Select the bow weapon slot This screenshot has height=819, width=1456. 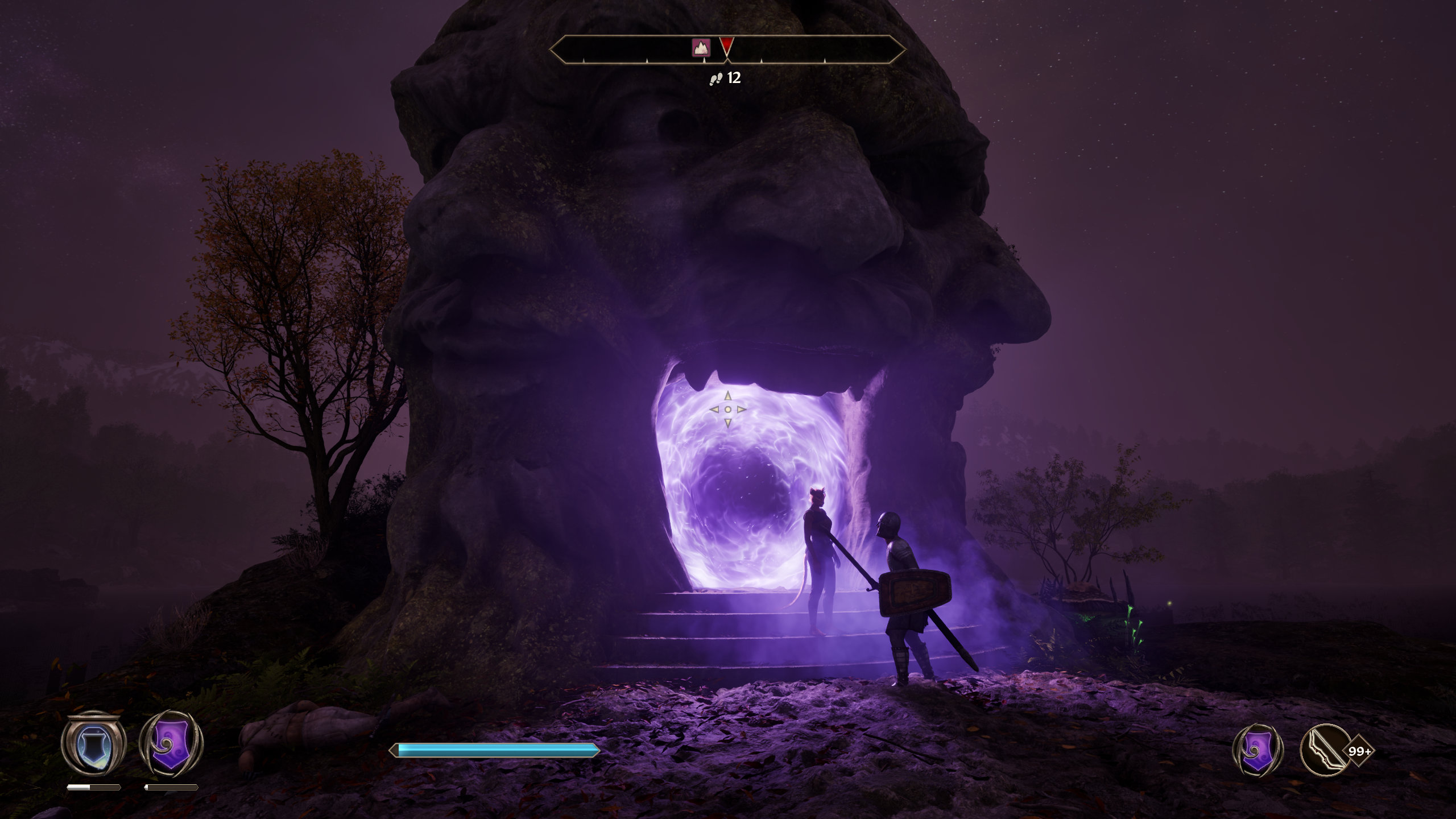[x=1326, y=751]
